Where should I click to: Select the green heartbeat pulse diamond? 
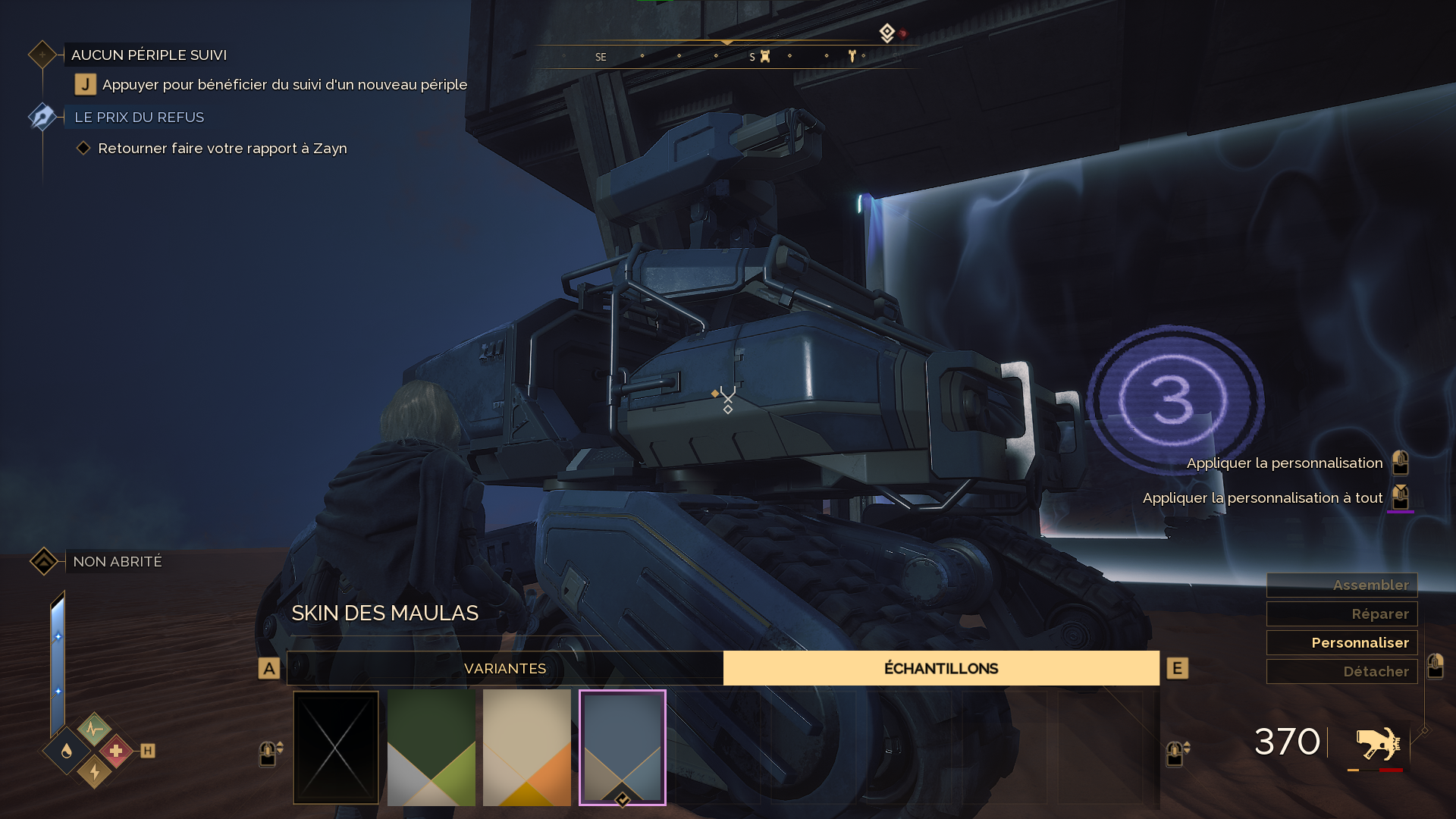click(94, 730)
